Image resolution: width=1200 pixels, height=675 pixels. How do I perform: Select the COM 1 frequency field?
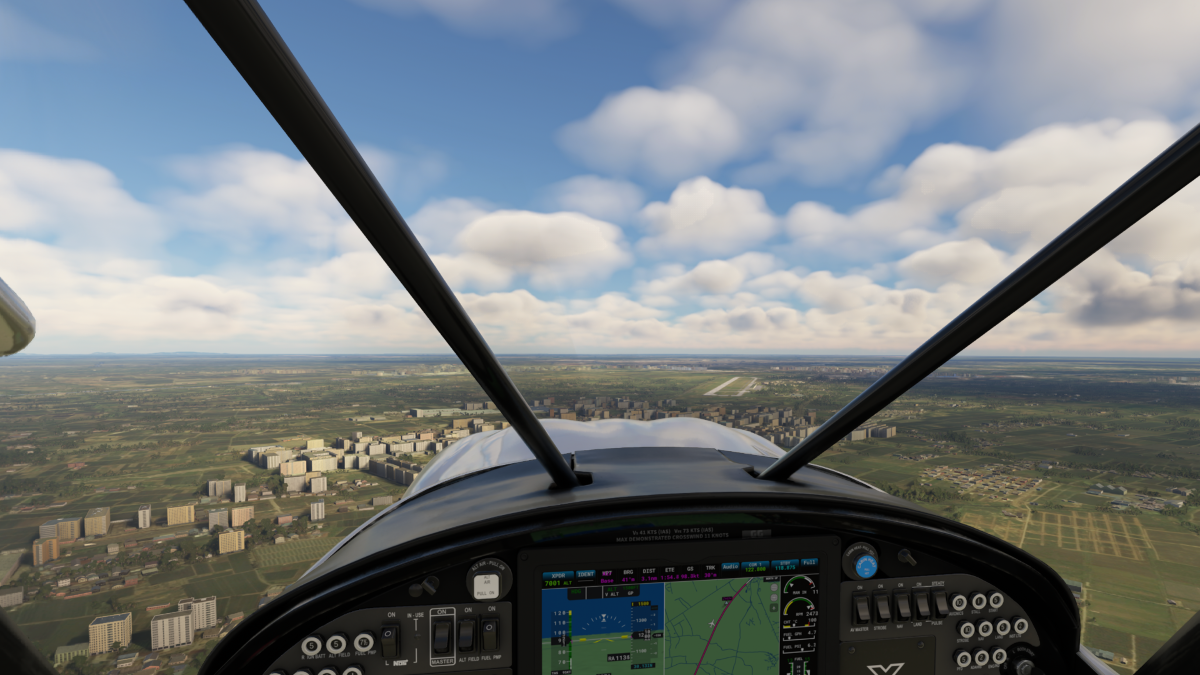pos(756,566)
